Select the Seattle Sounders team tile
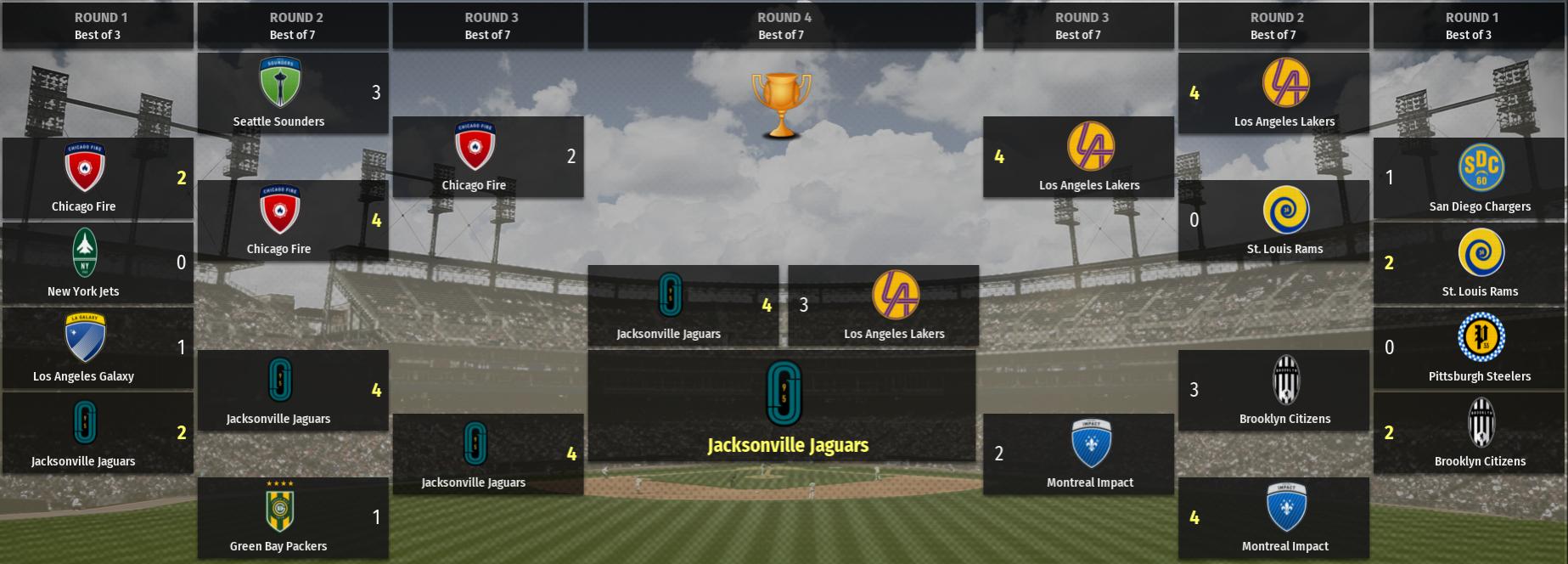This screenshot has width=1568, height=564. click(293, 93)
